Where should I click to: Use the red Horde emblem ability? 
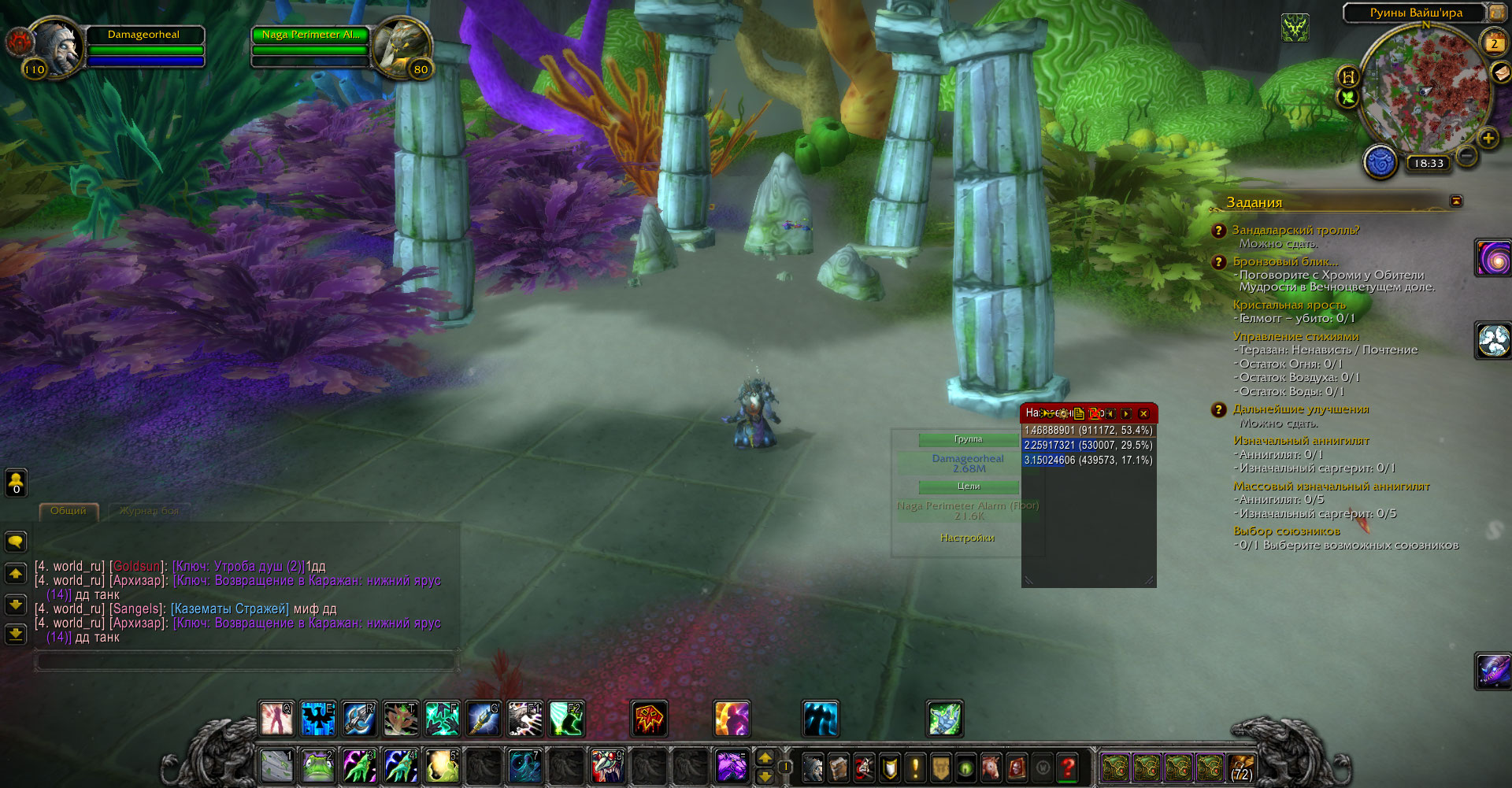tap(649, 718)
